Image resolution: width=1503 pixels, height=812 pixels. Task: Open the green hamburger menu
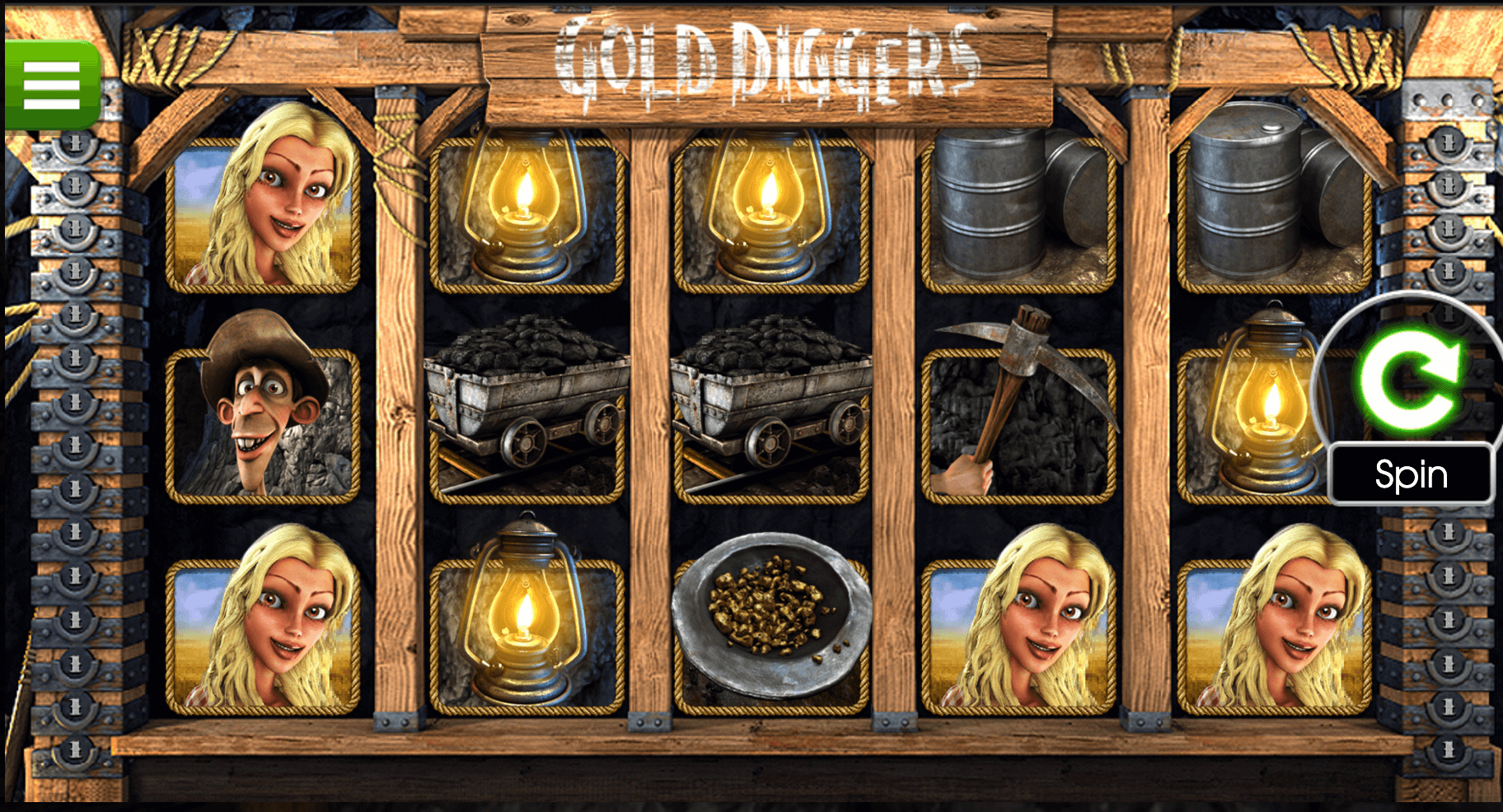coord(52,85)
